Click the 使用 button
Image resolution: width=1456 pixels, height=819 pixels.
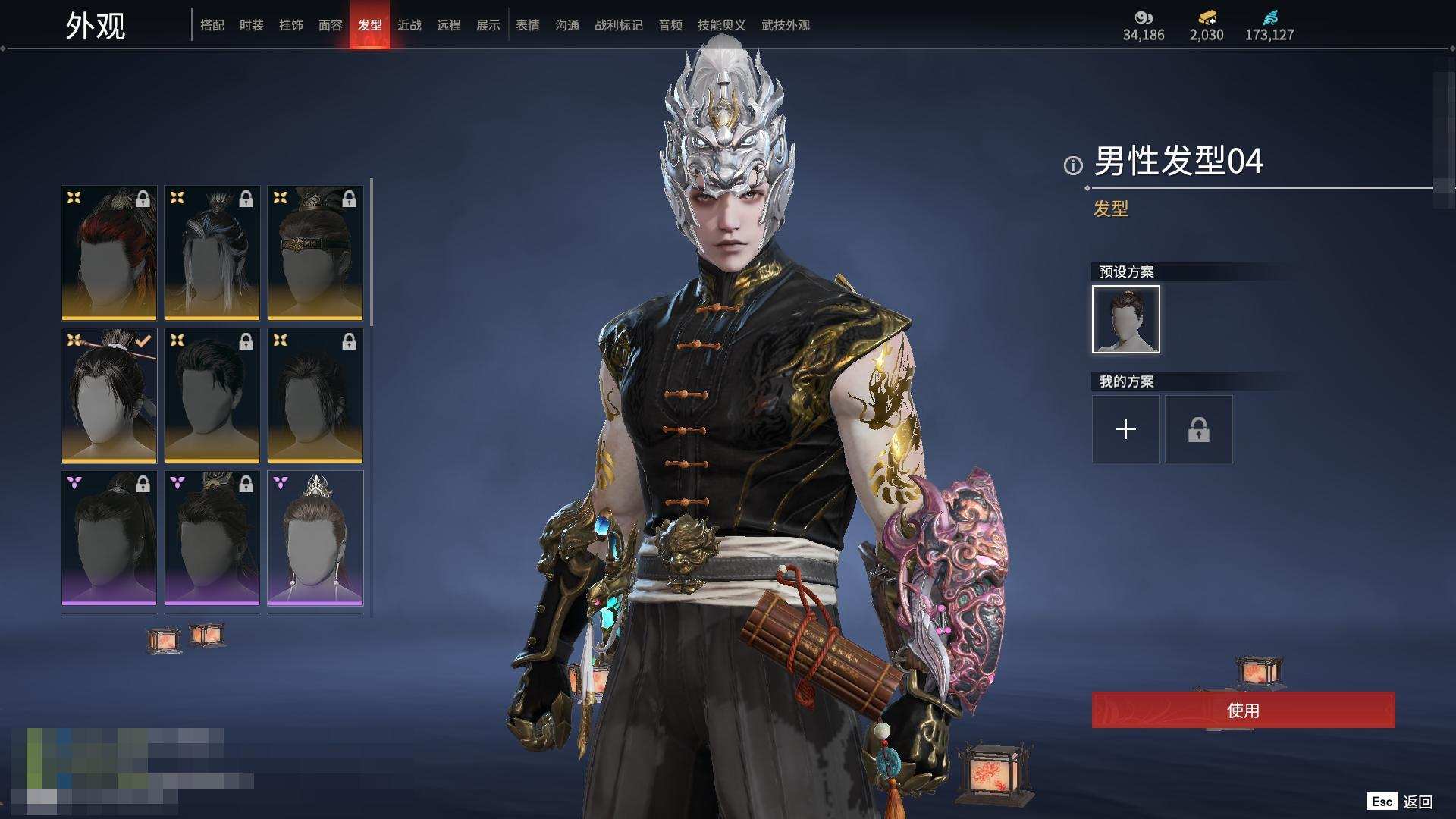[1243, 711]
